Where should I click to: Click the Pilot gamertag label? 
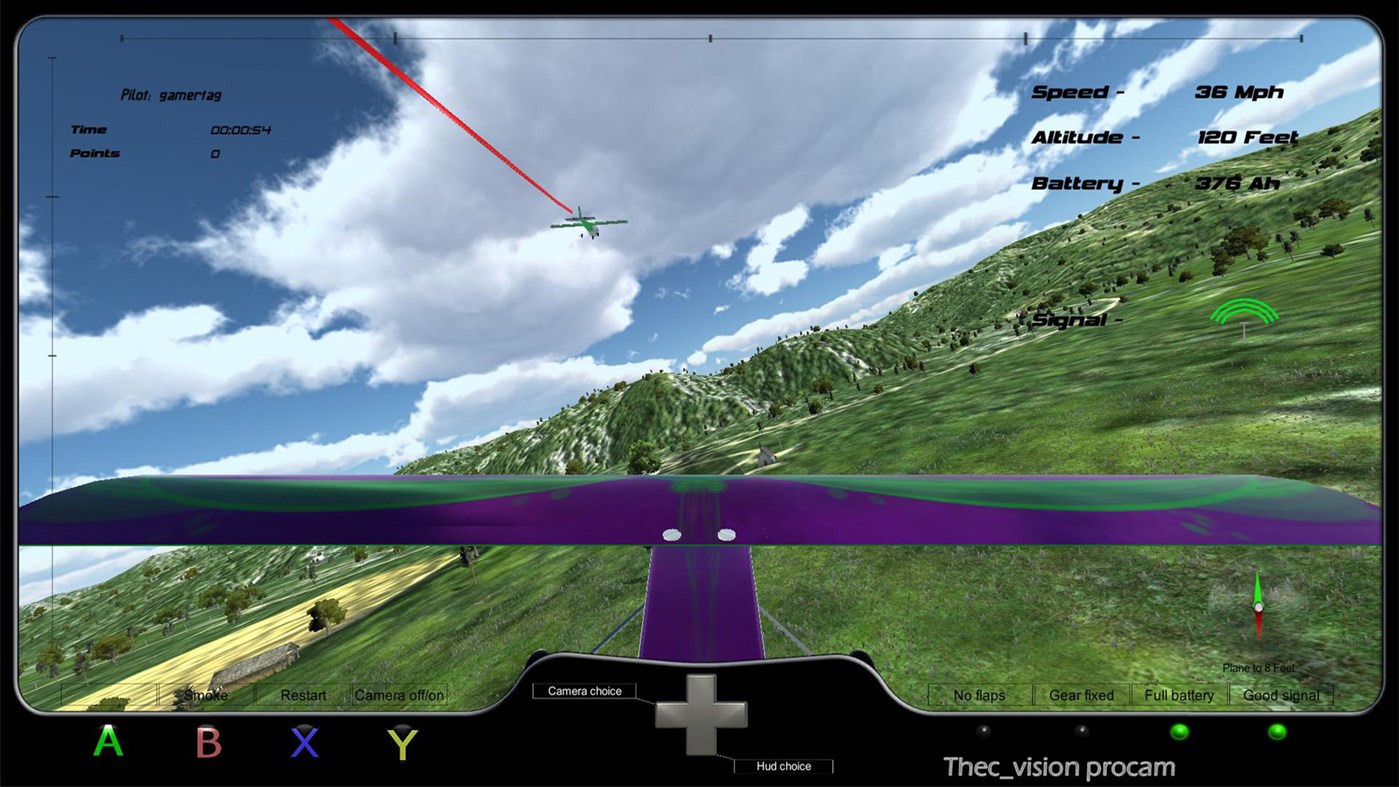172,95
